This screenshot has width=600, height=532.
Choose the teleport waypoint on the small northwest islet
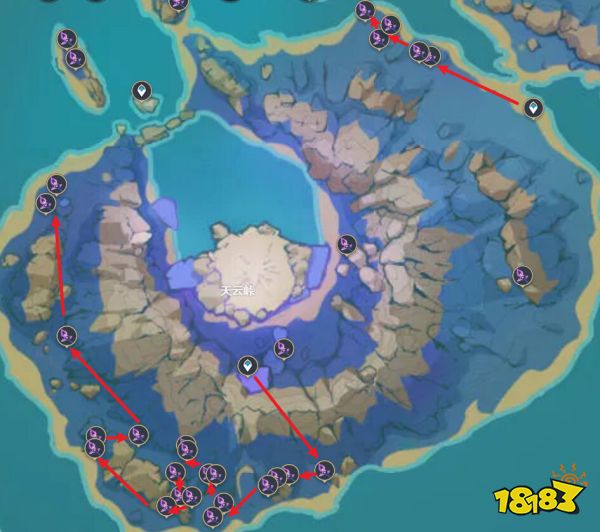(x=142, y=92)
